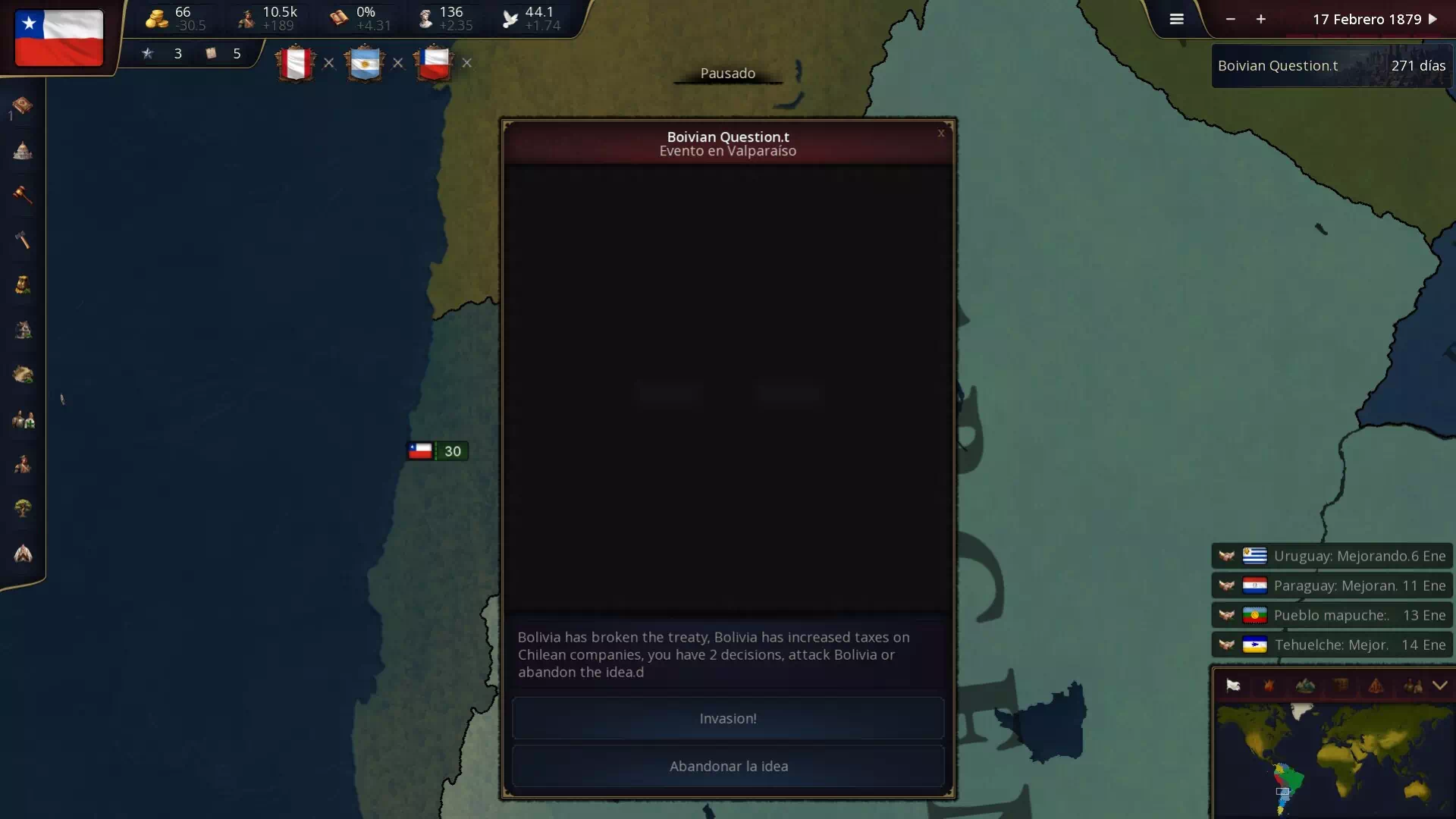Viewport: 1456px width, 819px height.
Task: Switch to terrain map mode with the mountains icon
Action: pyautogui.click(x=1305, y=686)
